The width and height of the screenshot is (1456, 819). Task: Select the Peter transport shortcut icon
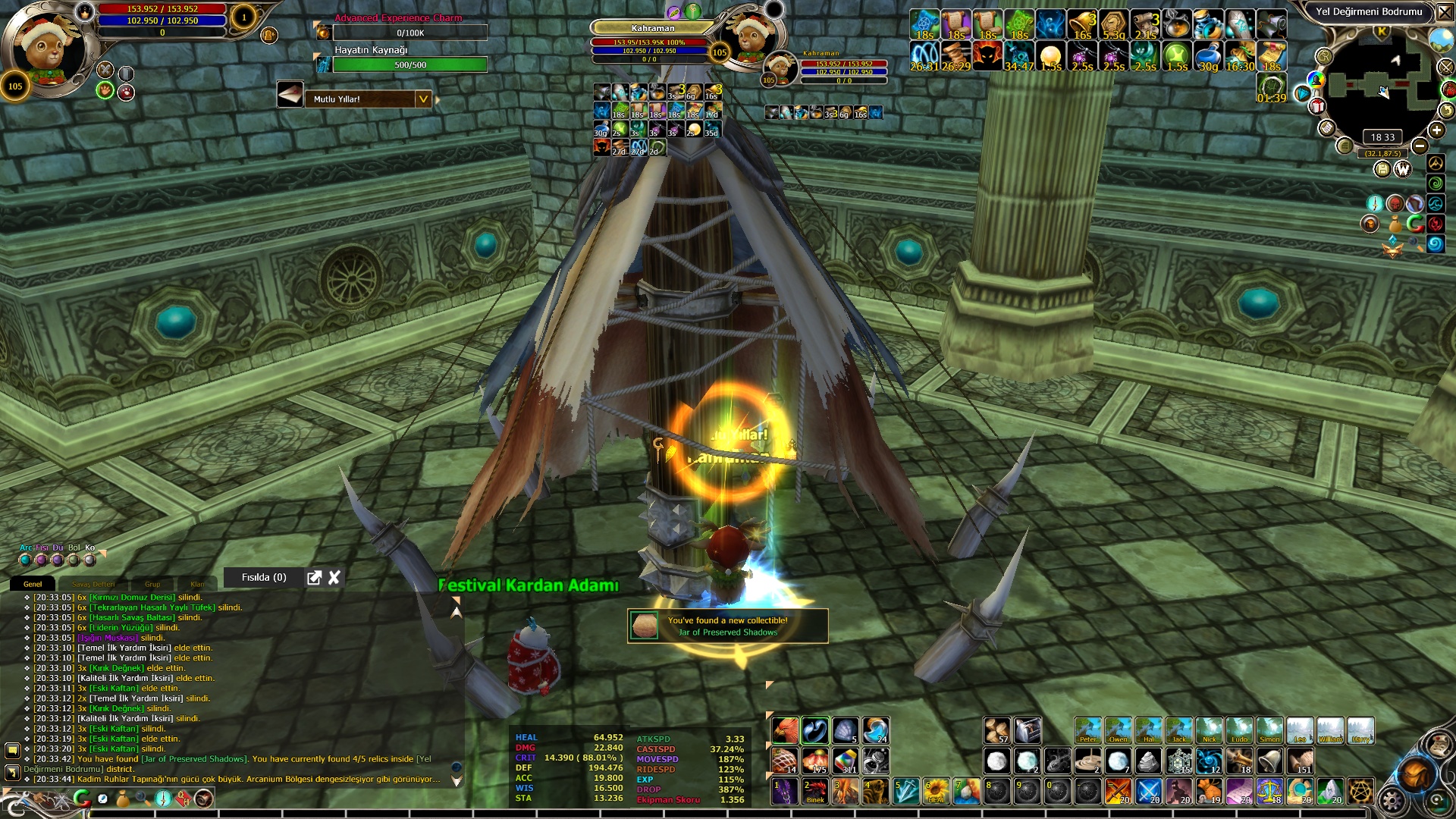[1087, 730]
